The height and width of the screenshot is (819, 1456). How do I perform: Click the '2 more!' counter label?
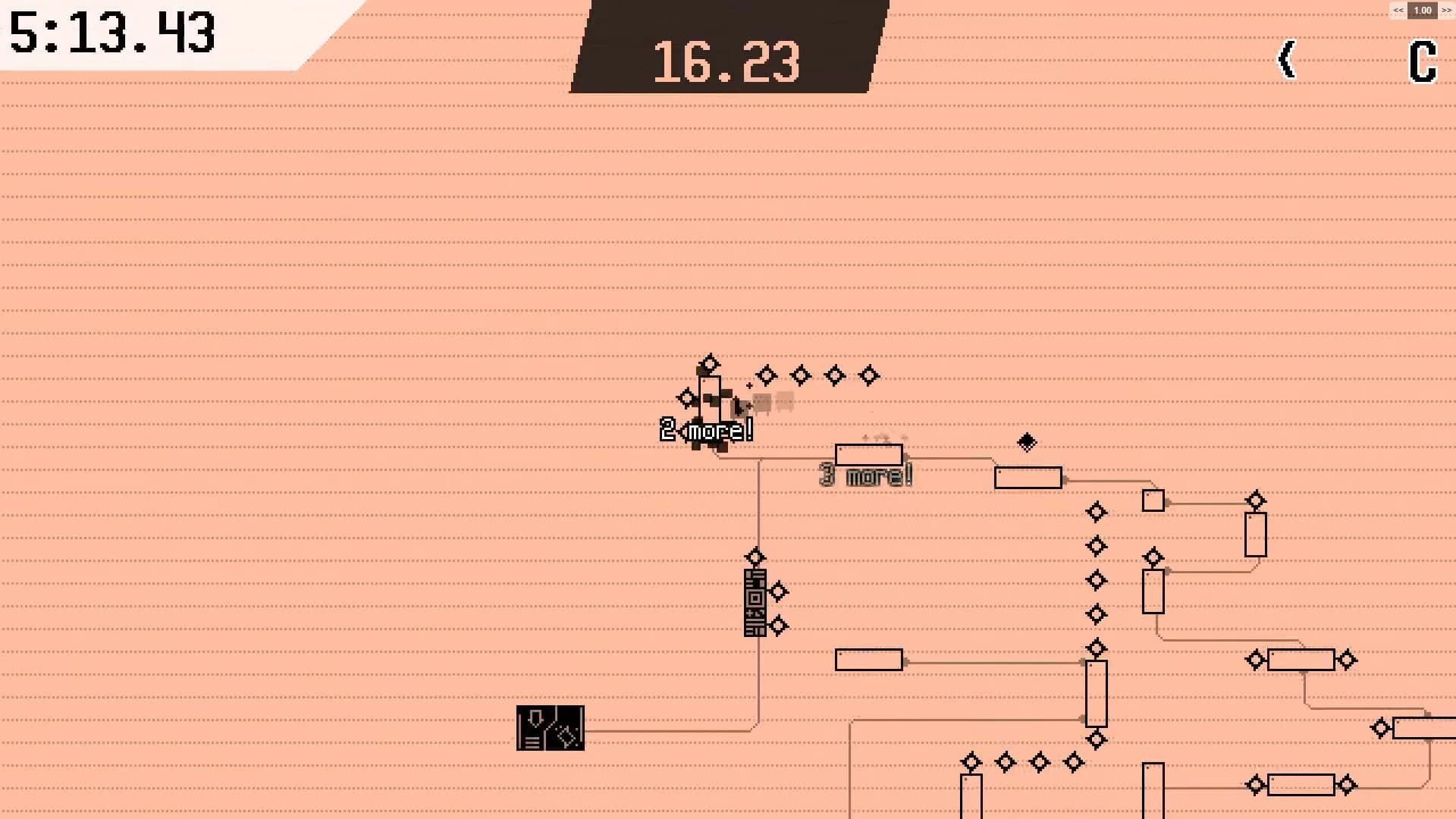tap(707, 431)
